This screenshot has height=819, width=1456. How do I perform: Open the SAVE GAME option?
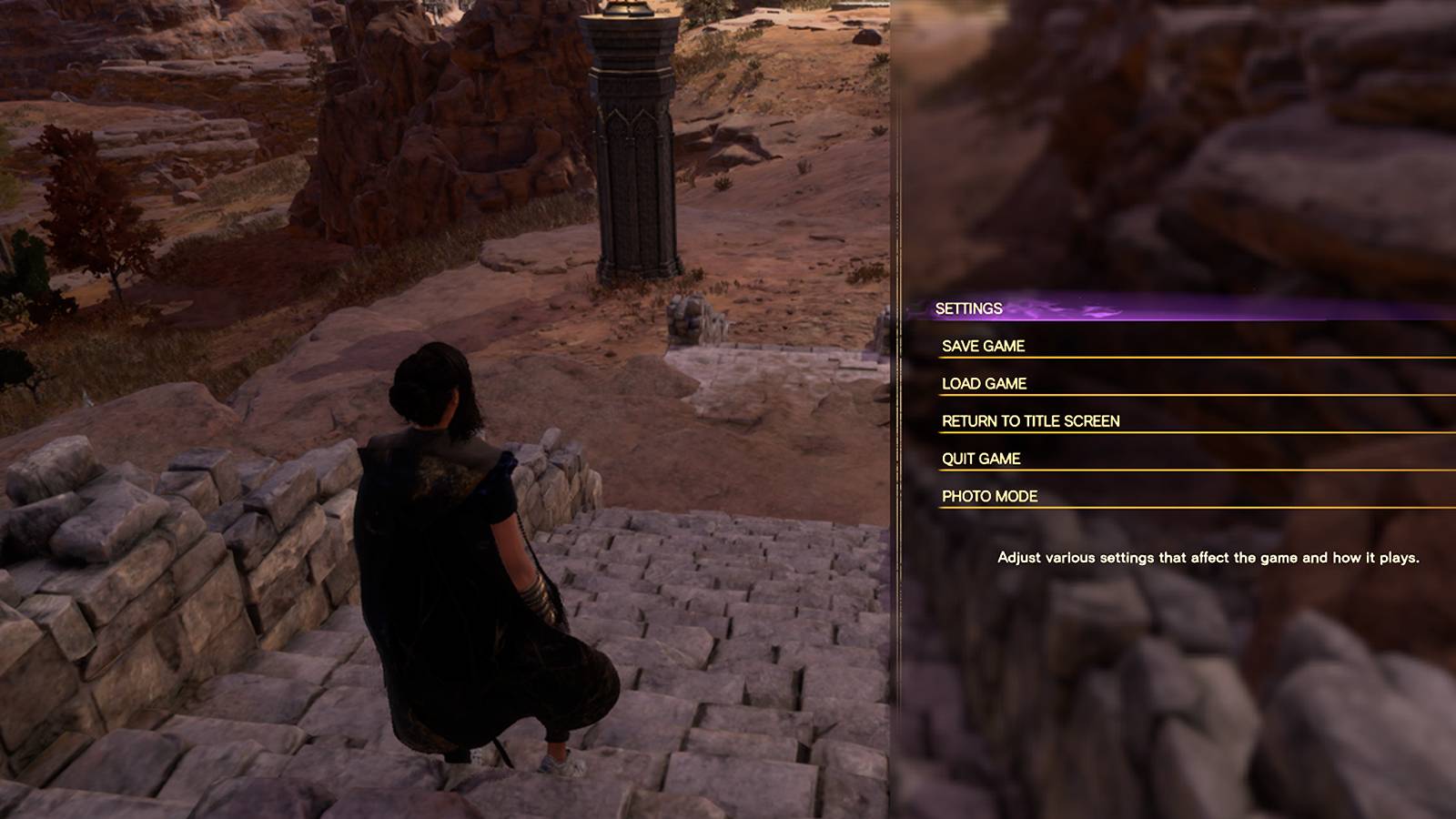[x=984, y=347]
